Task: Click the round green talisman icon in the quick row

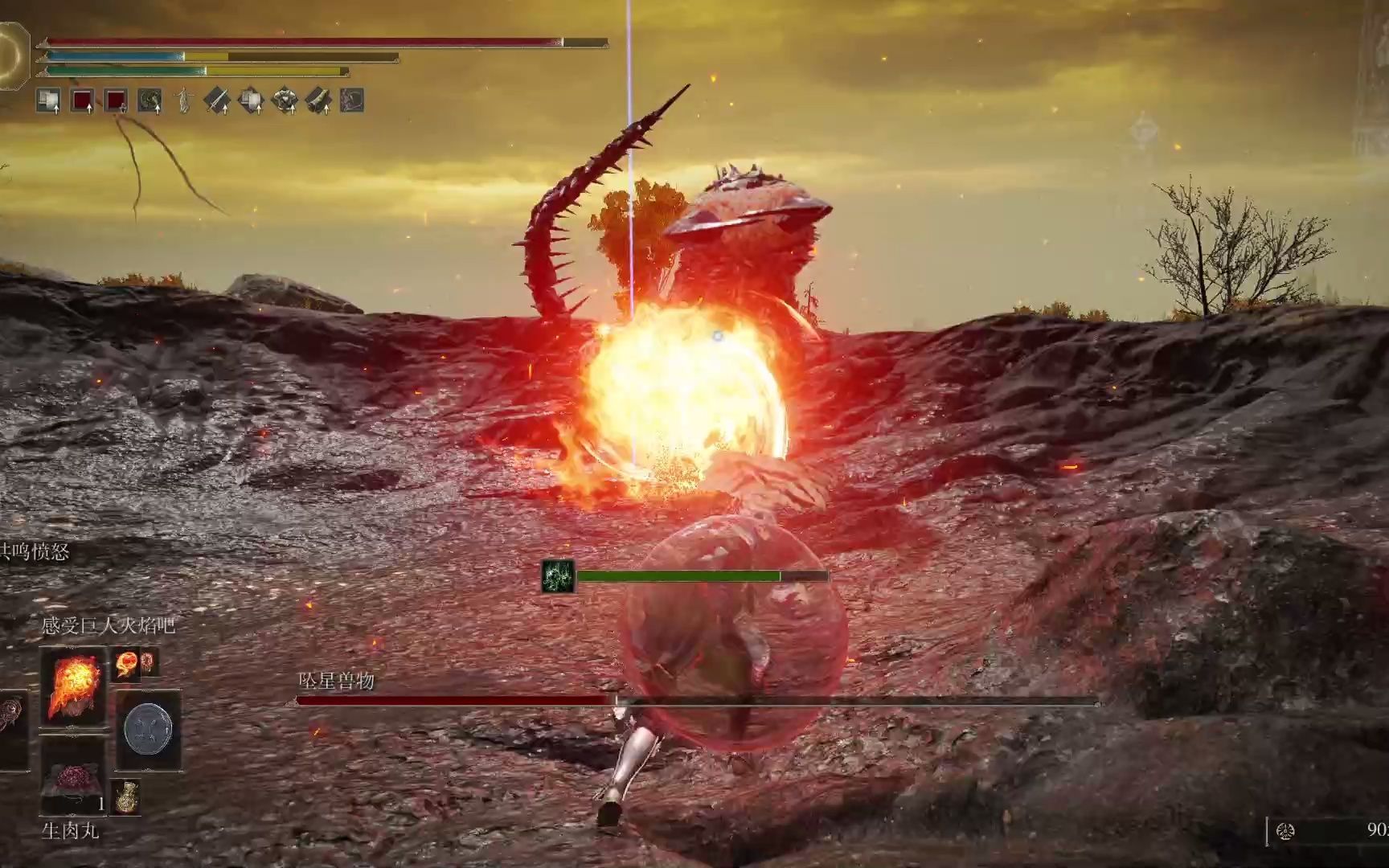Action: click(x=150, y=101)
